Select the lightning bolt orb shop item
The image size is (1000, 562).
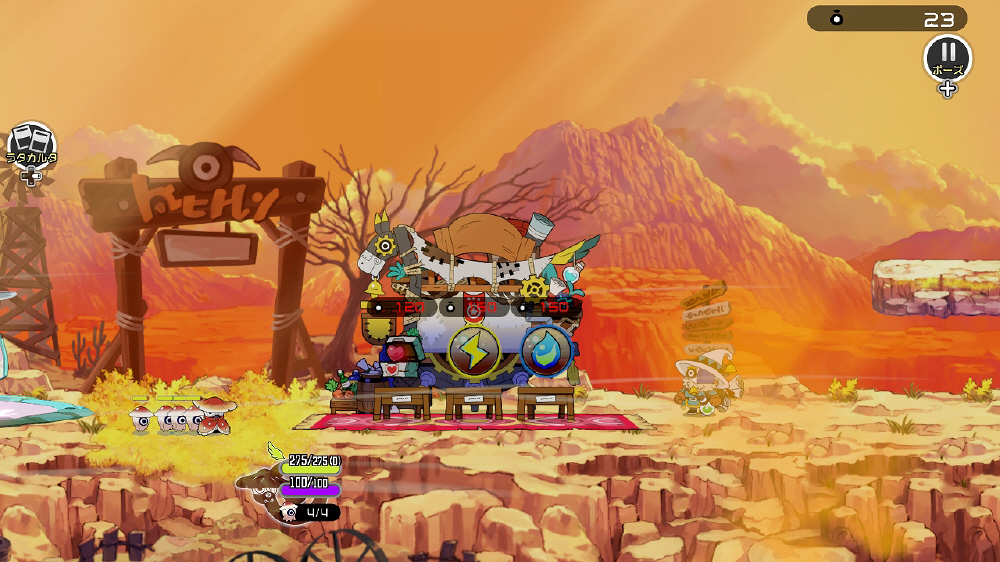click(x=472, y=350)
